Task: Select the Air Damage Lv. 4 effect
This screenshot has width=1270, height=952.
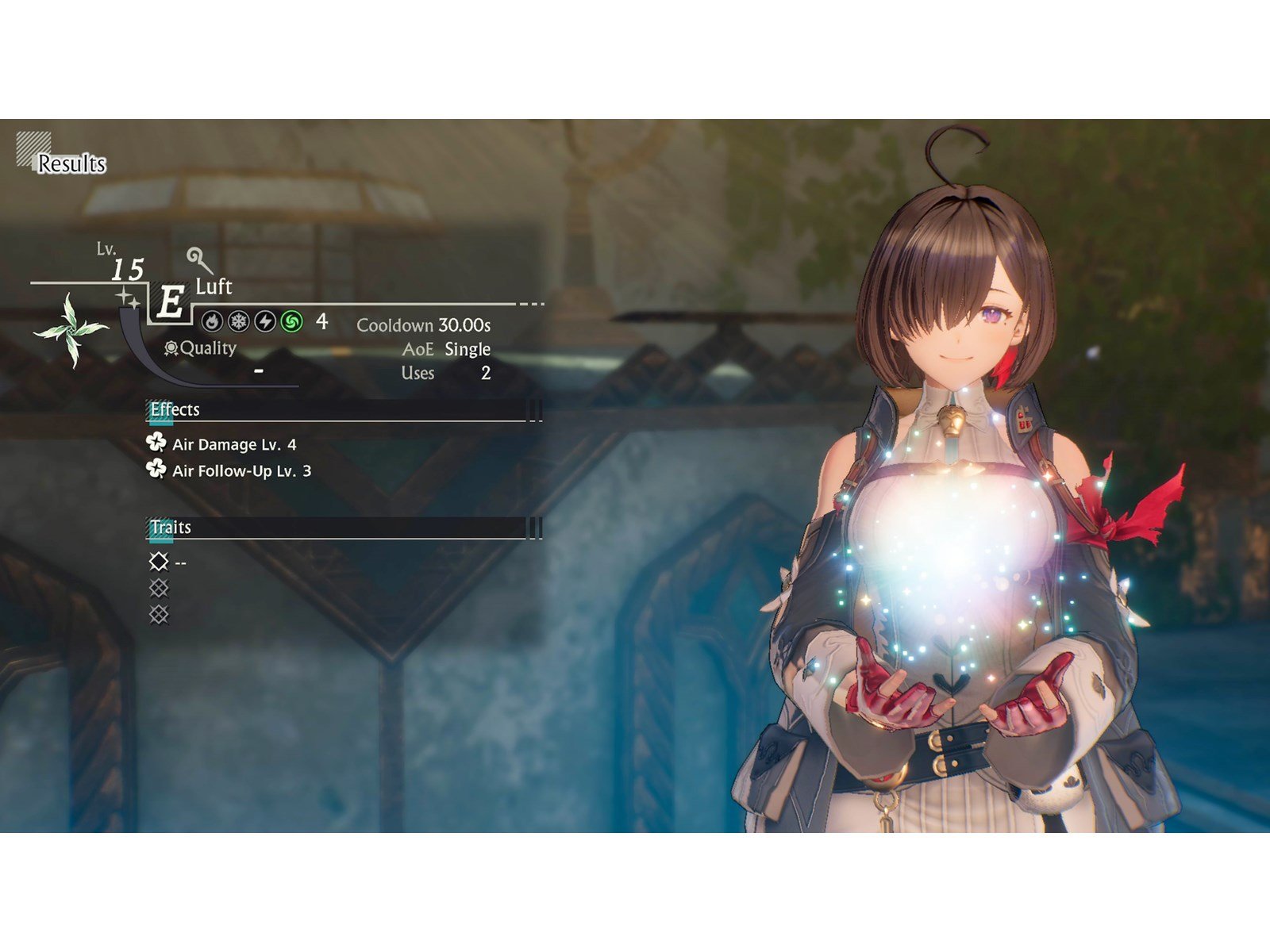Action: tap(234, 447)
